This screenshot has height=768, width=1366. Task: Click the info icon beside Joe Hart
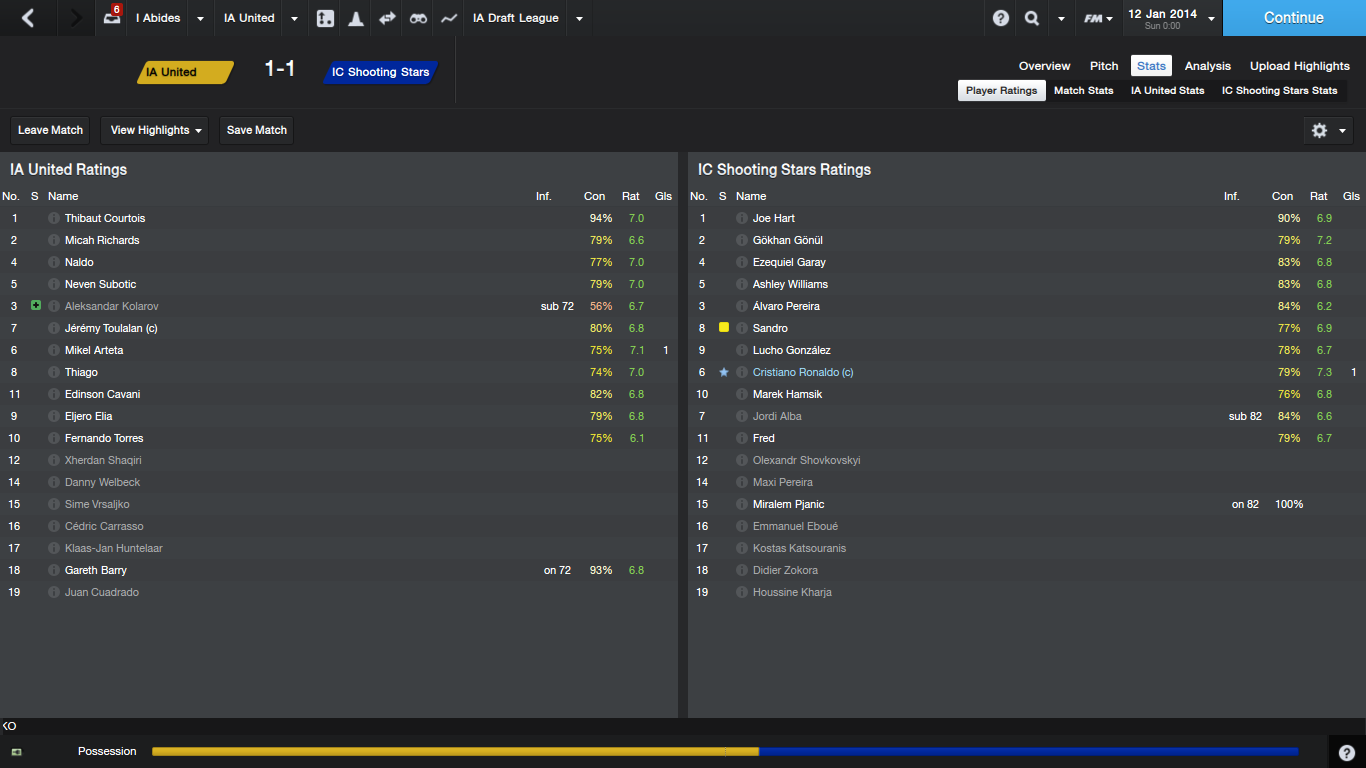pos(740,218)
